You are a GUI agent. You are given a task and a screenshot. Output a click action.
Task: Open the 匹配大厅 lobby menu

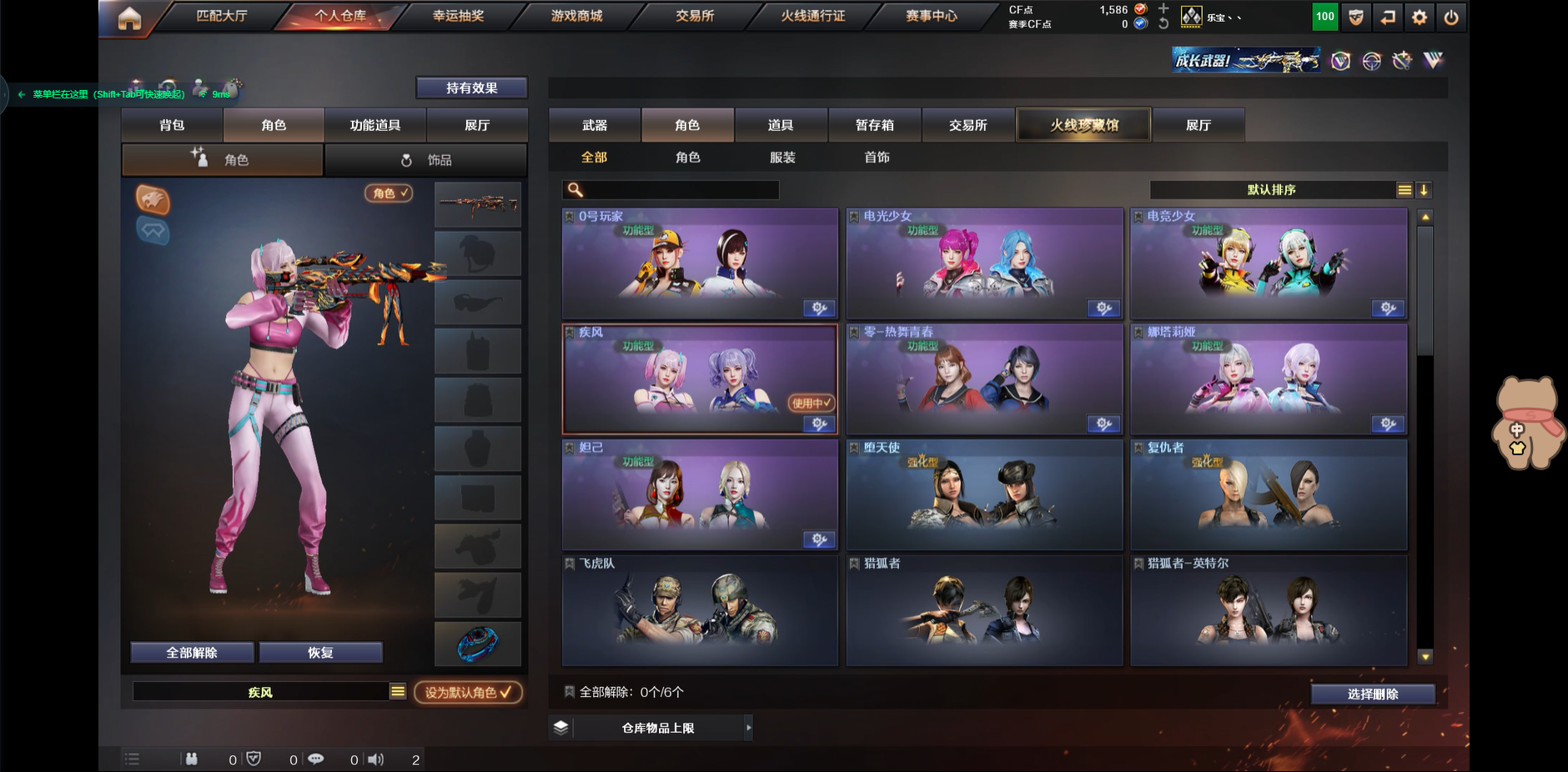click(x=221, y=16)
